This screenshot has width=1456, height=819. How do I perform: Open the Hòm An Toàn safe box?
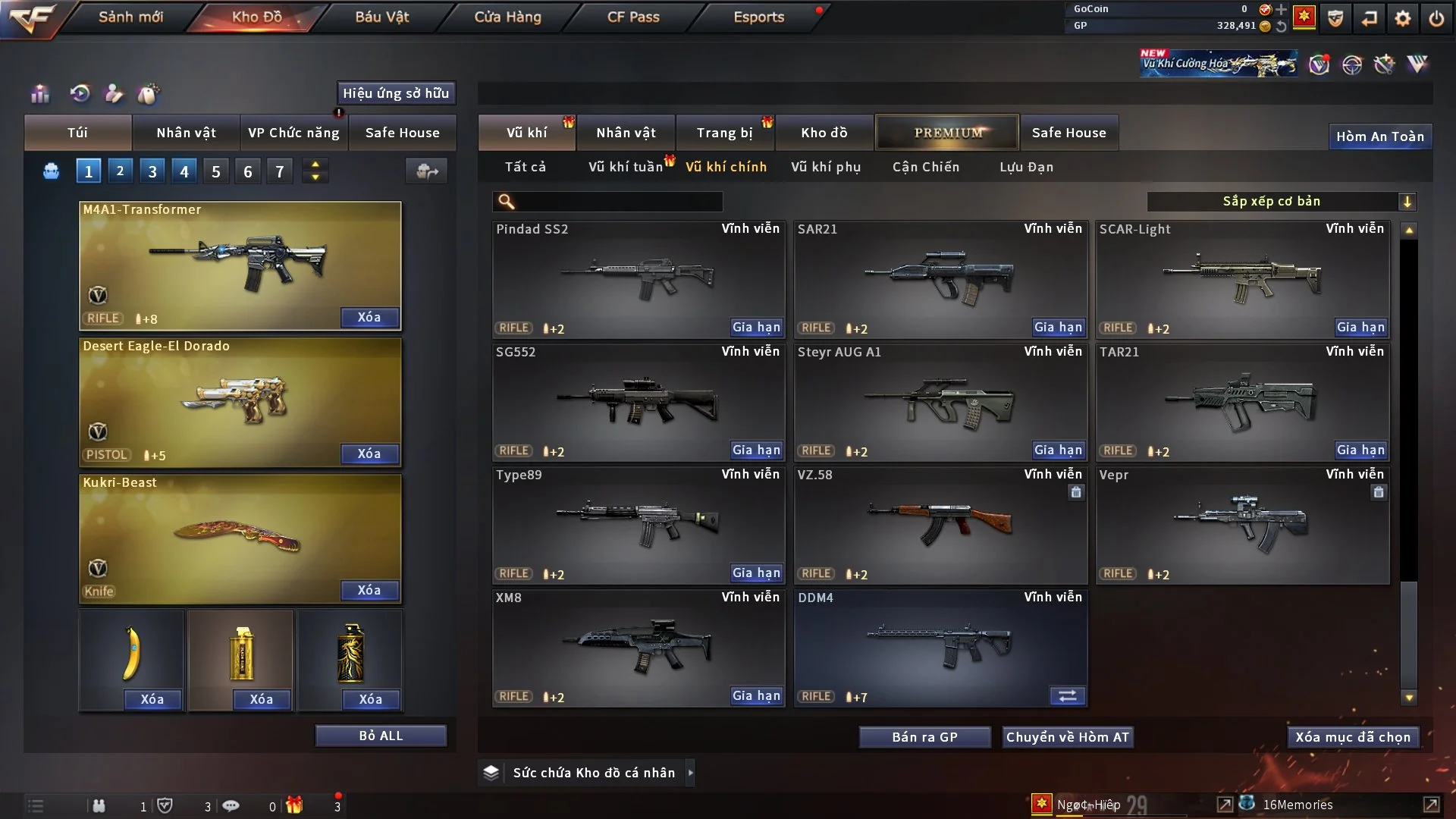tap(1379, 136)
